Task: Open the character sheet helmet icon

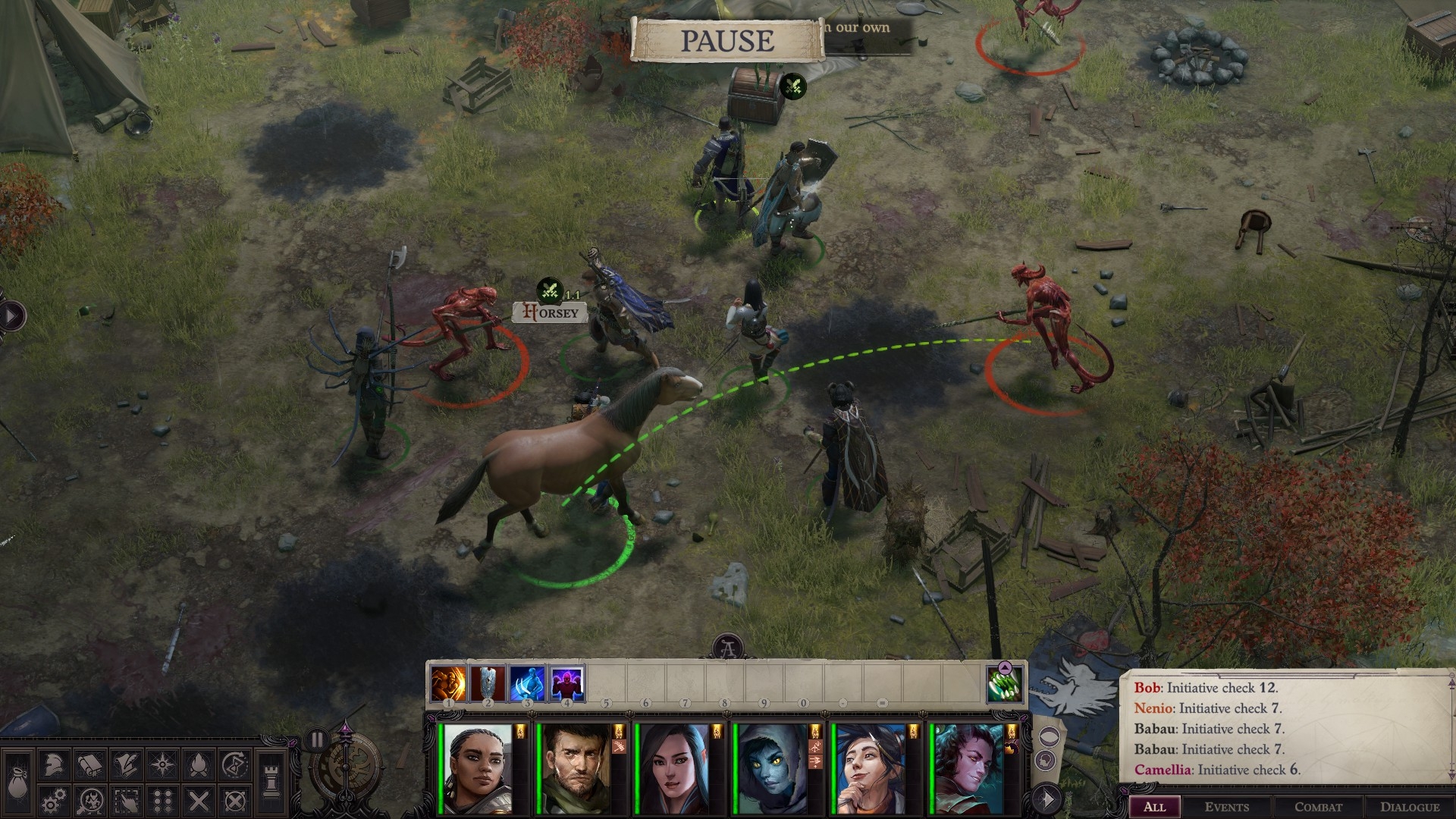Action: pyautogui.click(x=52, y=766)
